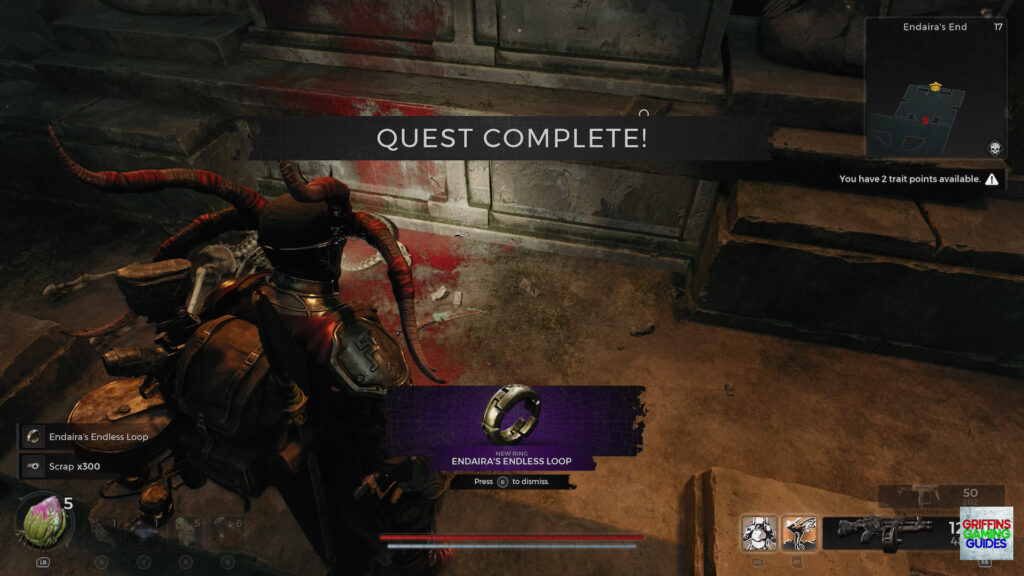The image size is (1024, 576).
Task: Select the skull icon on the minimap
Action: pos(995,148)
